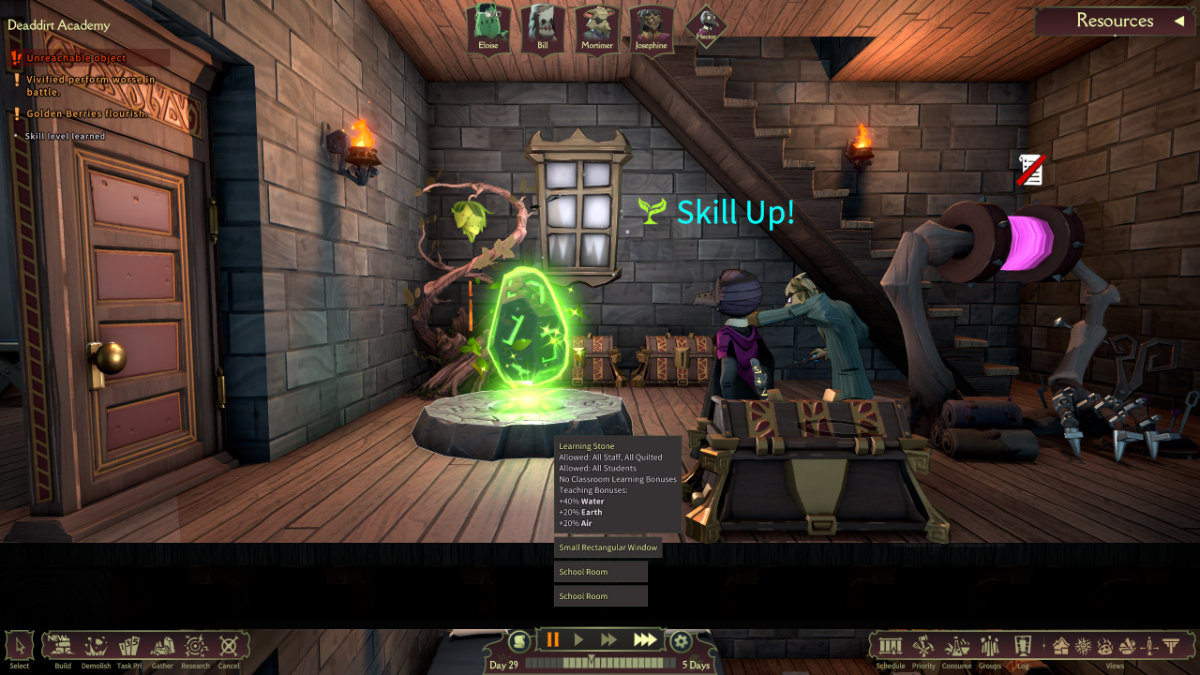This screenshot has width=1200, height=675.
Task: Open the Priority panel
Action: coord(924,647)
